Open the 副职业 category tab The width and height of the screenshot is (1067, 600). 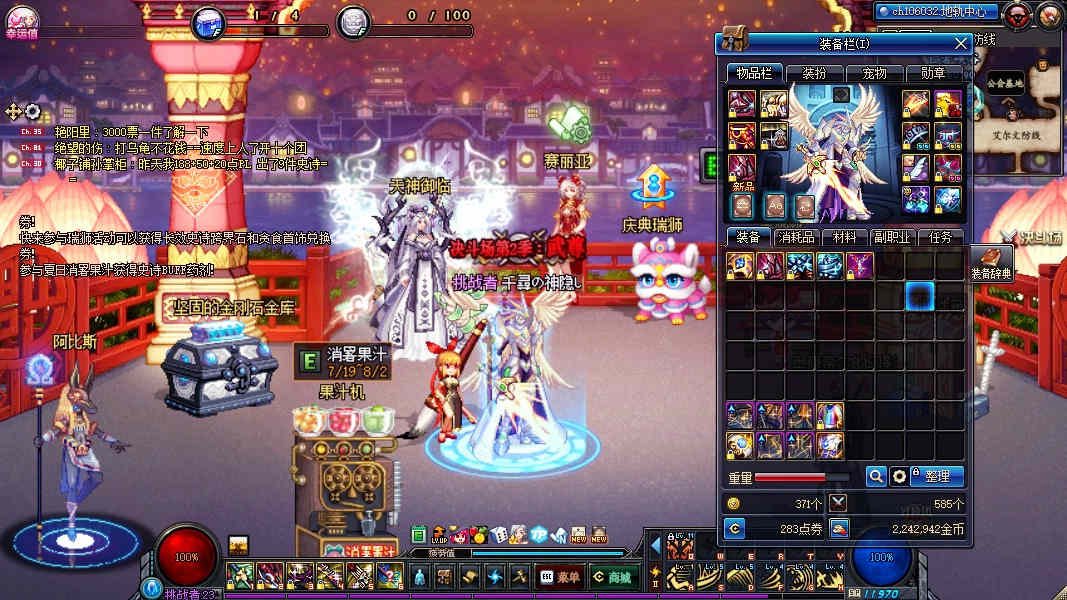tap(892, 238)
